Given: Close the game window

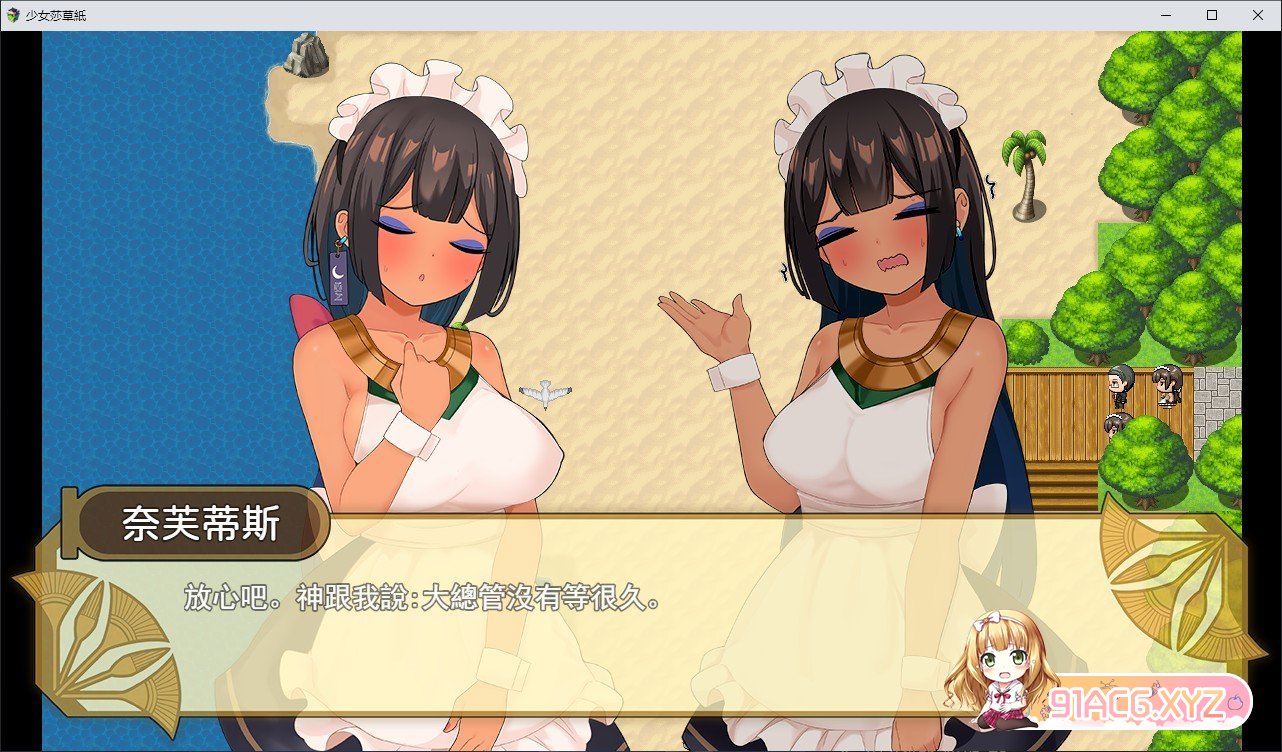Looking at the screenshot, I should coord(1258,15).
